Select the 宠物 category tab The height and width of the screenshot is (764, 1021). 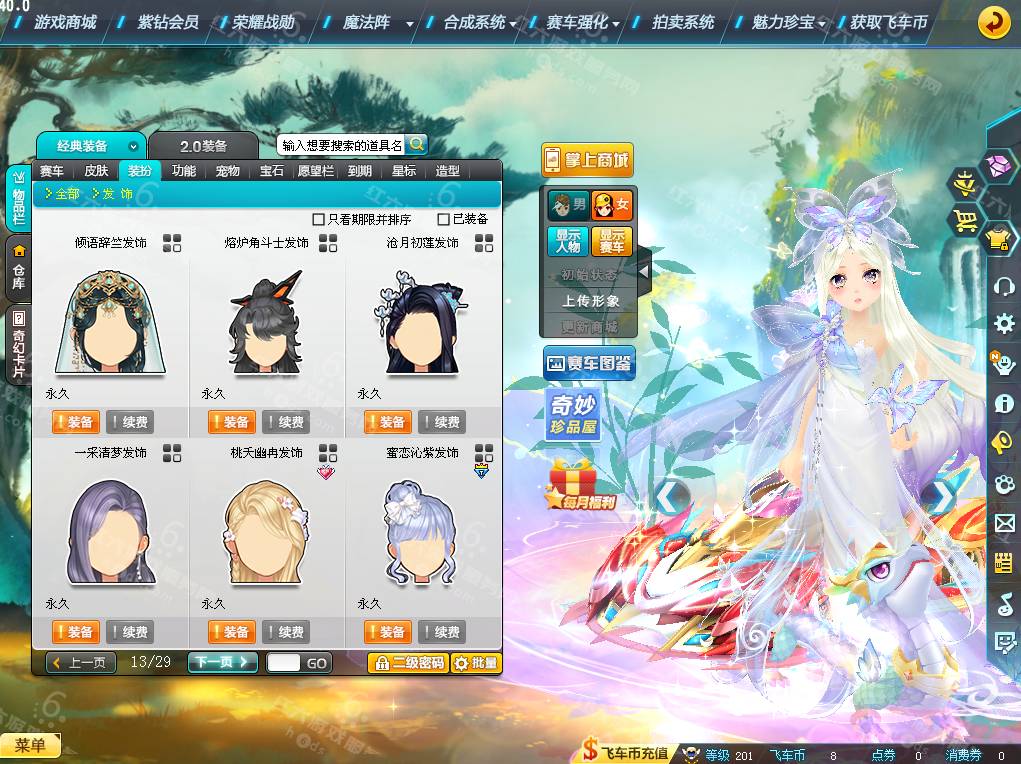point(228,171)
